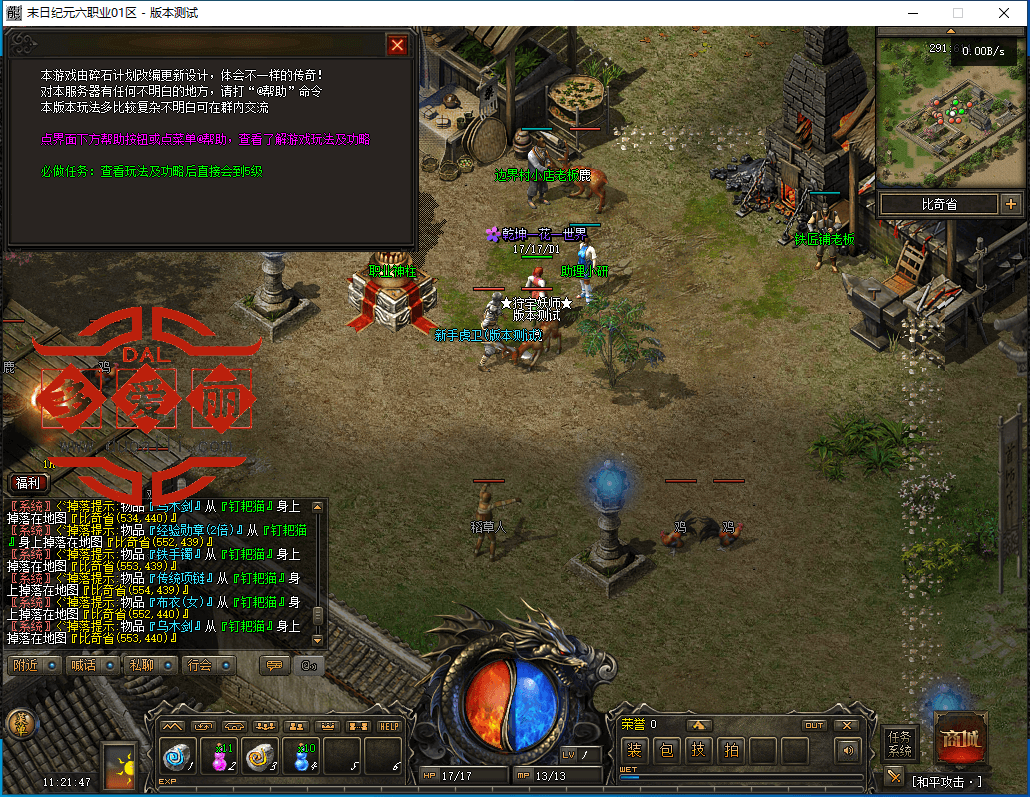Switch to the 行会 guild chat channel
1030x797 pixels.
click(208, 665)
